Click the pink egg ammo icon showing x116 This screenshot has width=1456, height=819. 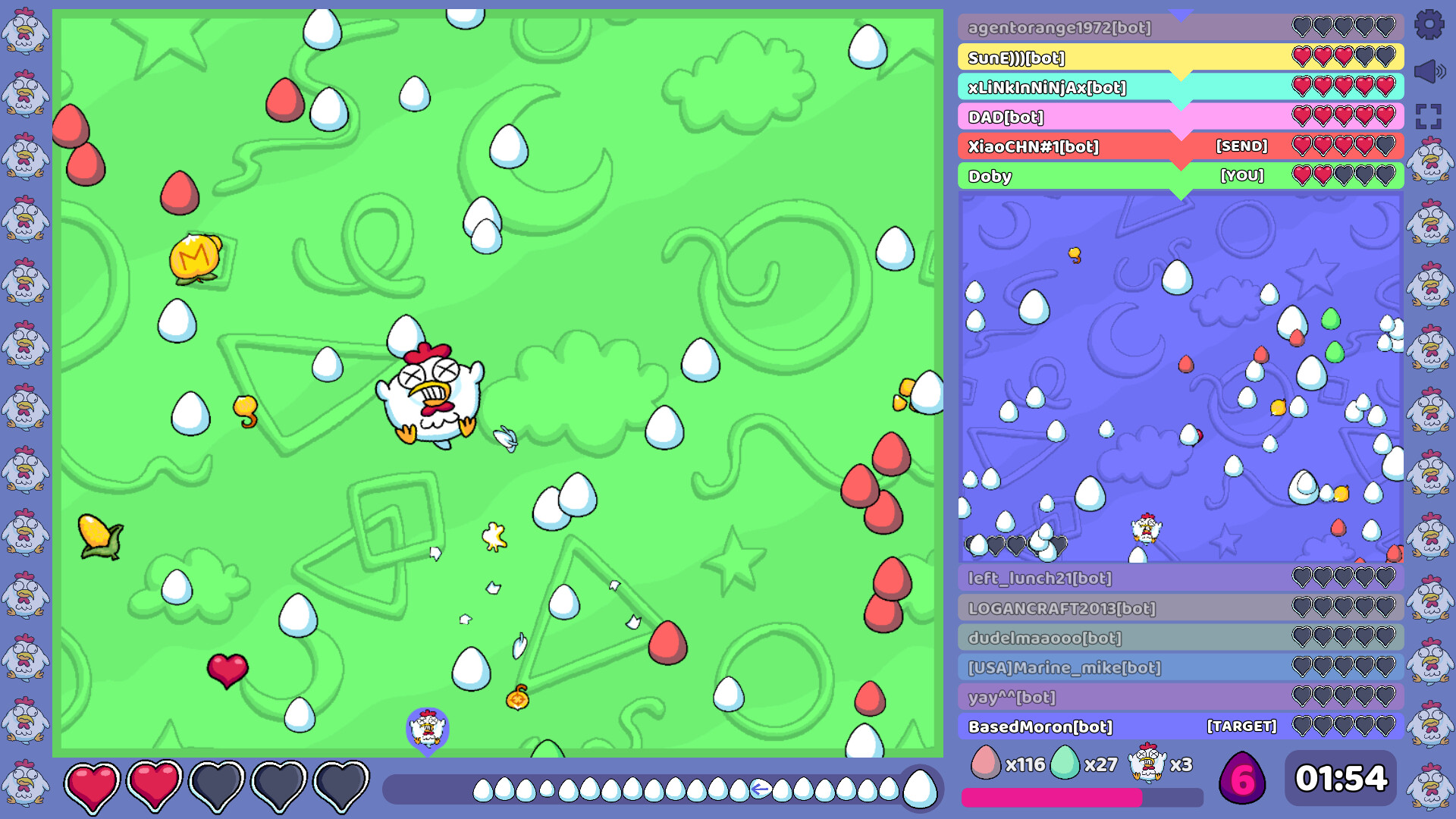click(986, 764)
